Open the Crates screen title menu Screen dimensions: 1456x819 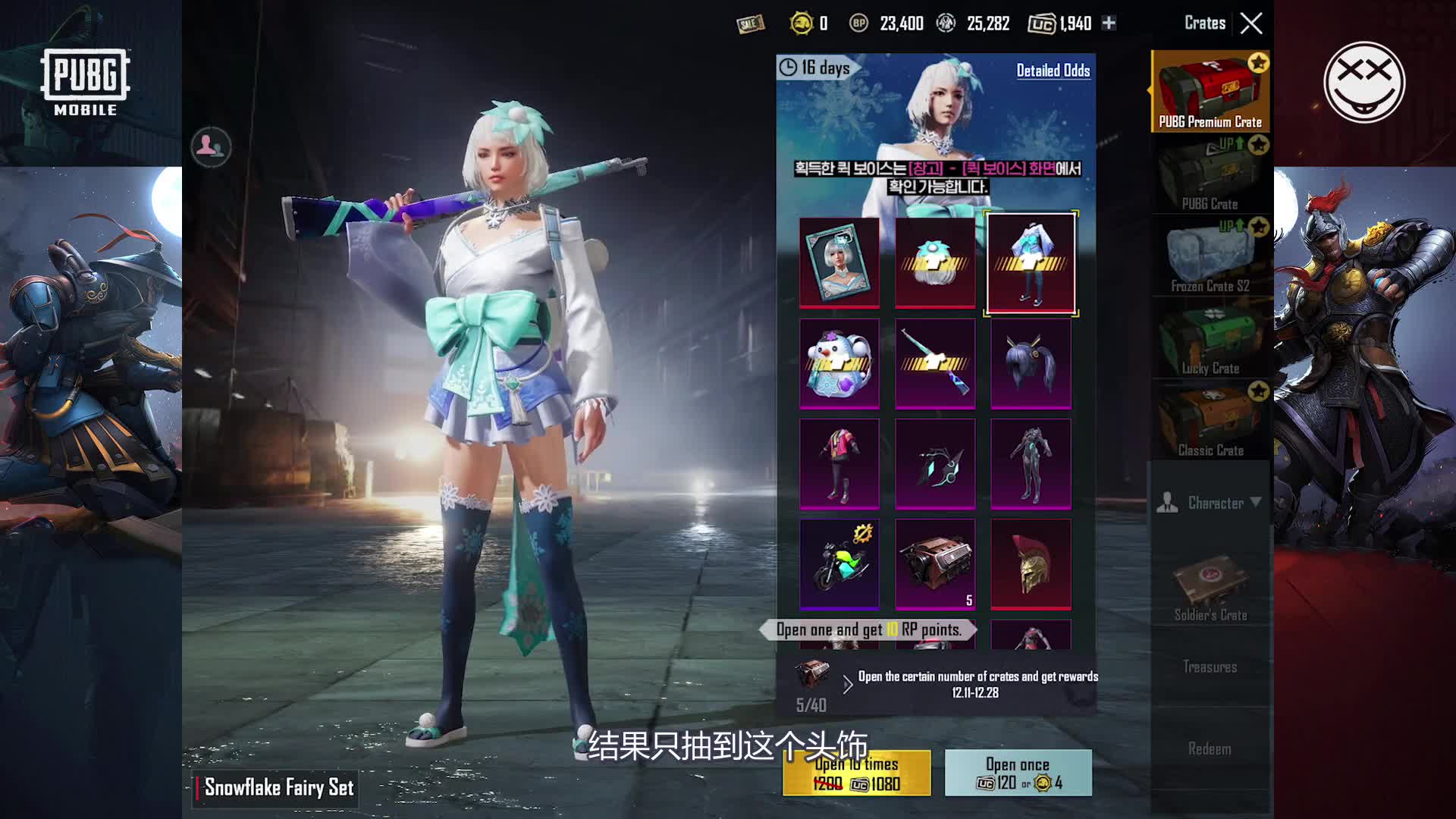pyautogui.click(x=1206, y=23)
